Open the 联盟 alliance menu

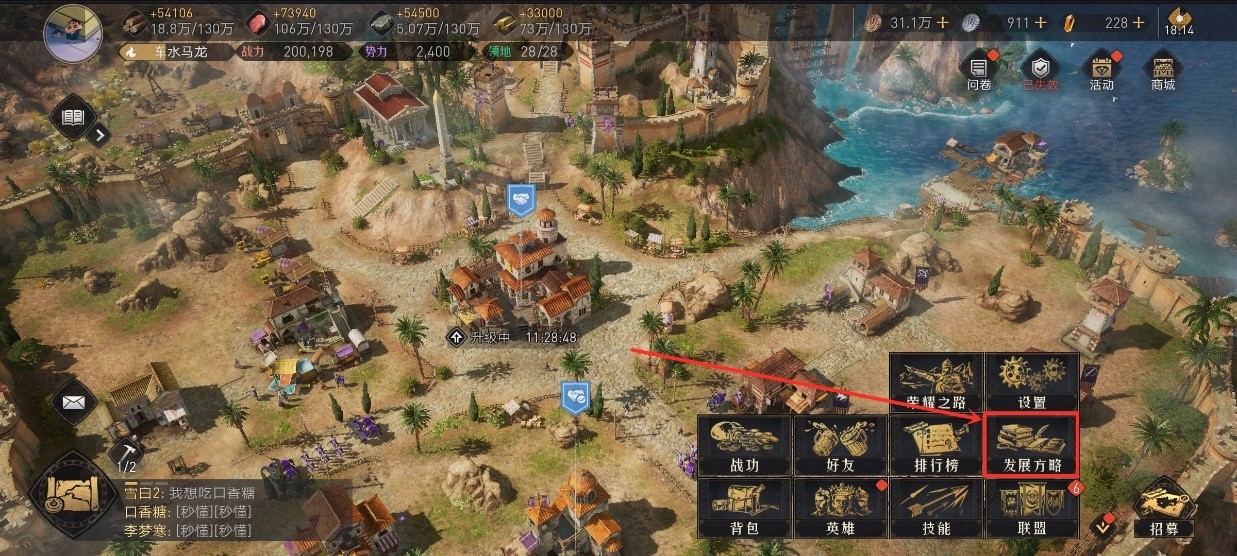point(1031,507)
